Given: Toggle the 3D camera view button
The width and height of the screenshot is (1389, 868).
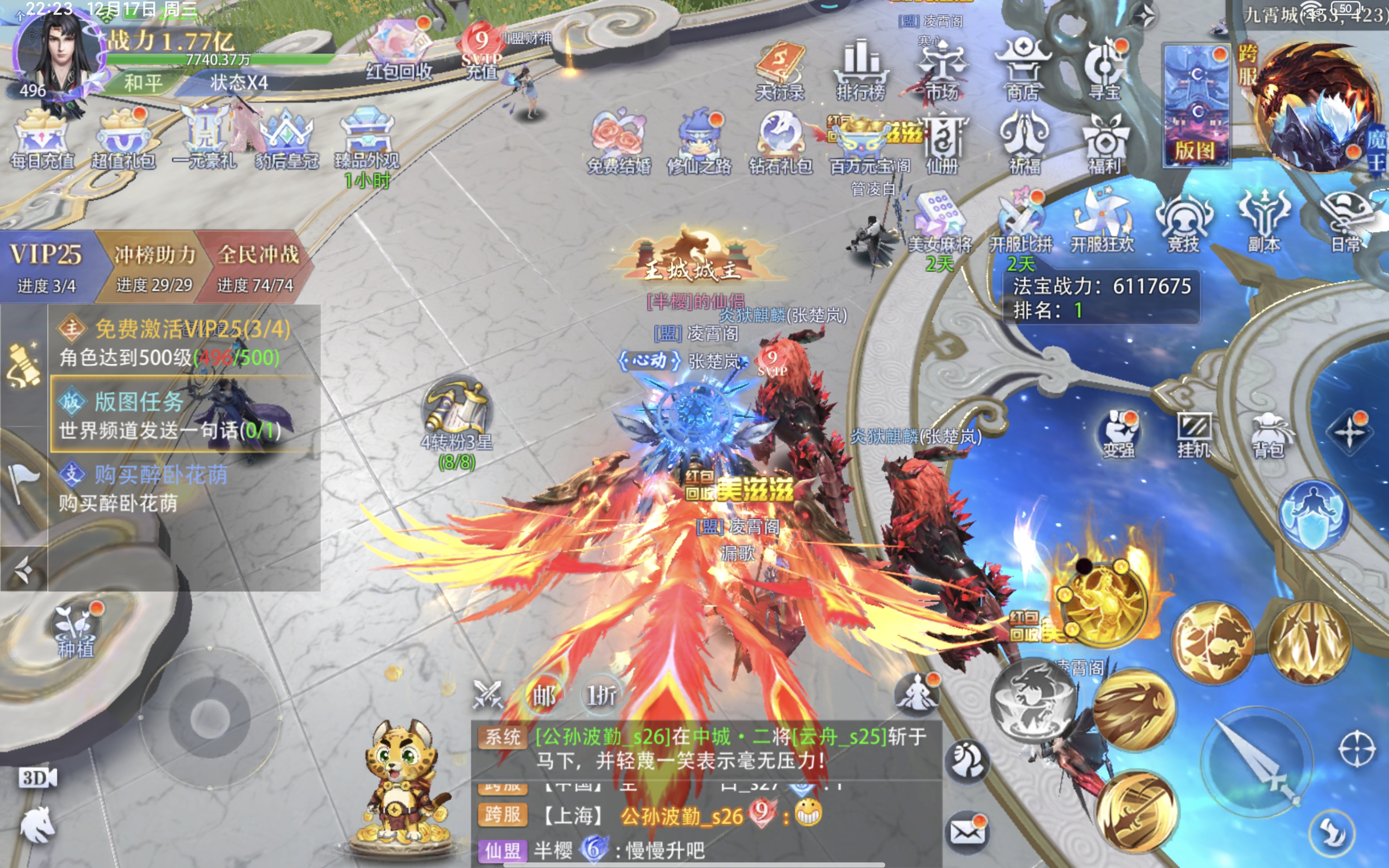Looking at the screenshot, I should [37, 778].
